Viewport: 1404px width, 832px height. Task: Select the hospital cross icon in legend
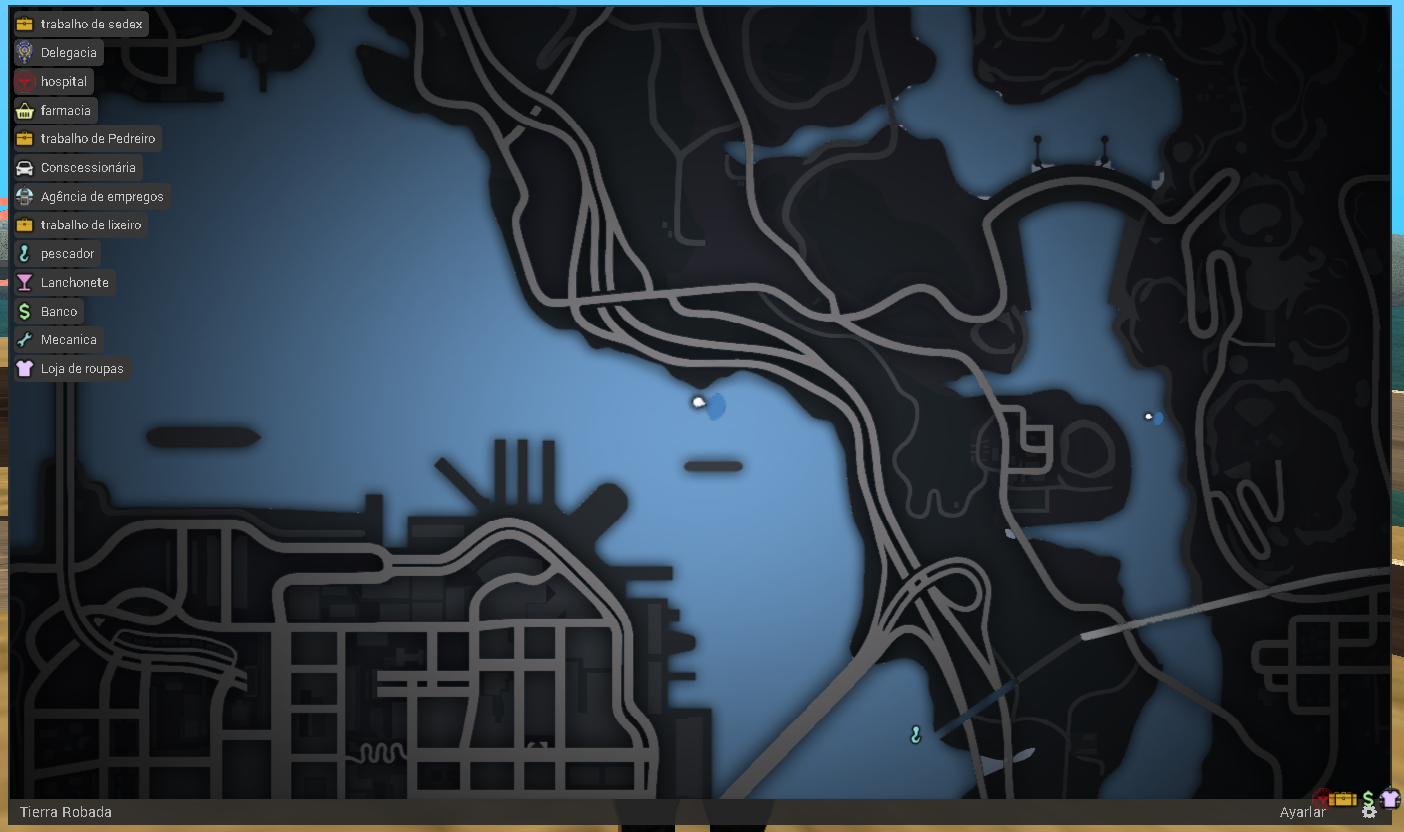(x=24, y=81)
